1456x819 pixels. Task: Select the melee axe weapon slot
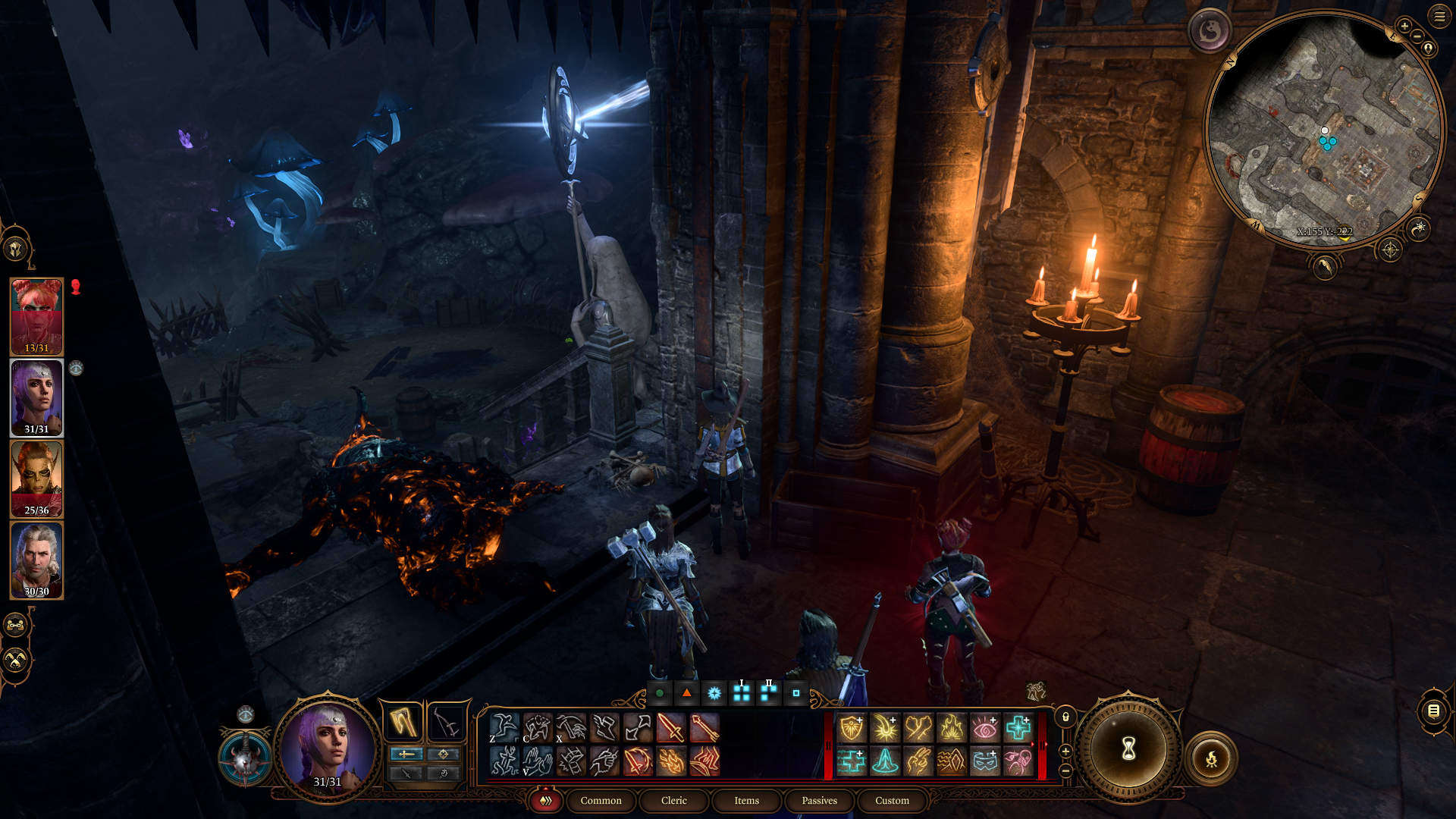pos(403,722)
